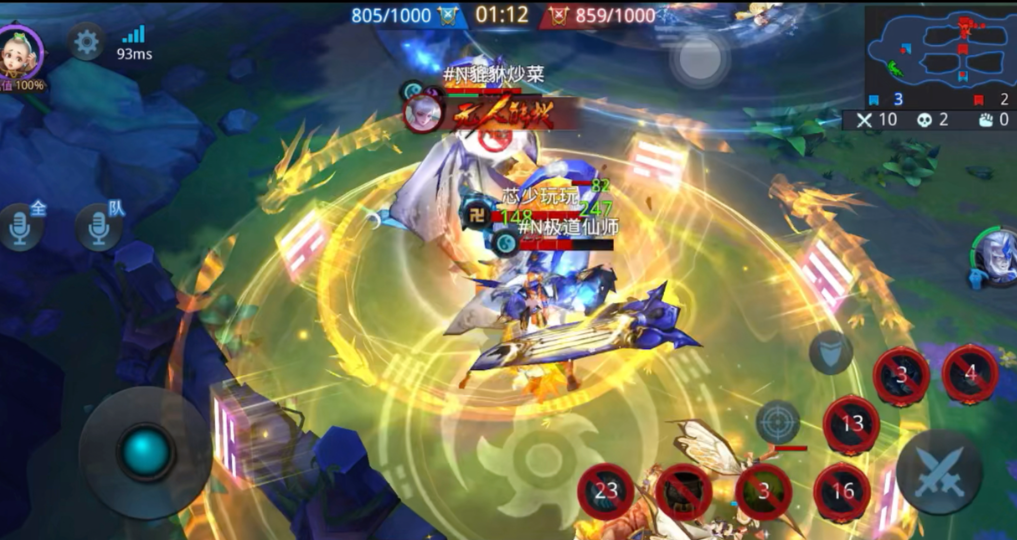Tap the crosshair target-lock button
The image size is (1017, 540).
(x=778, y=422)
